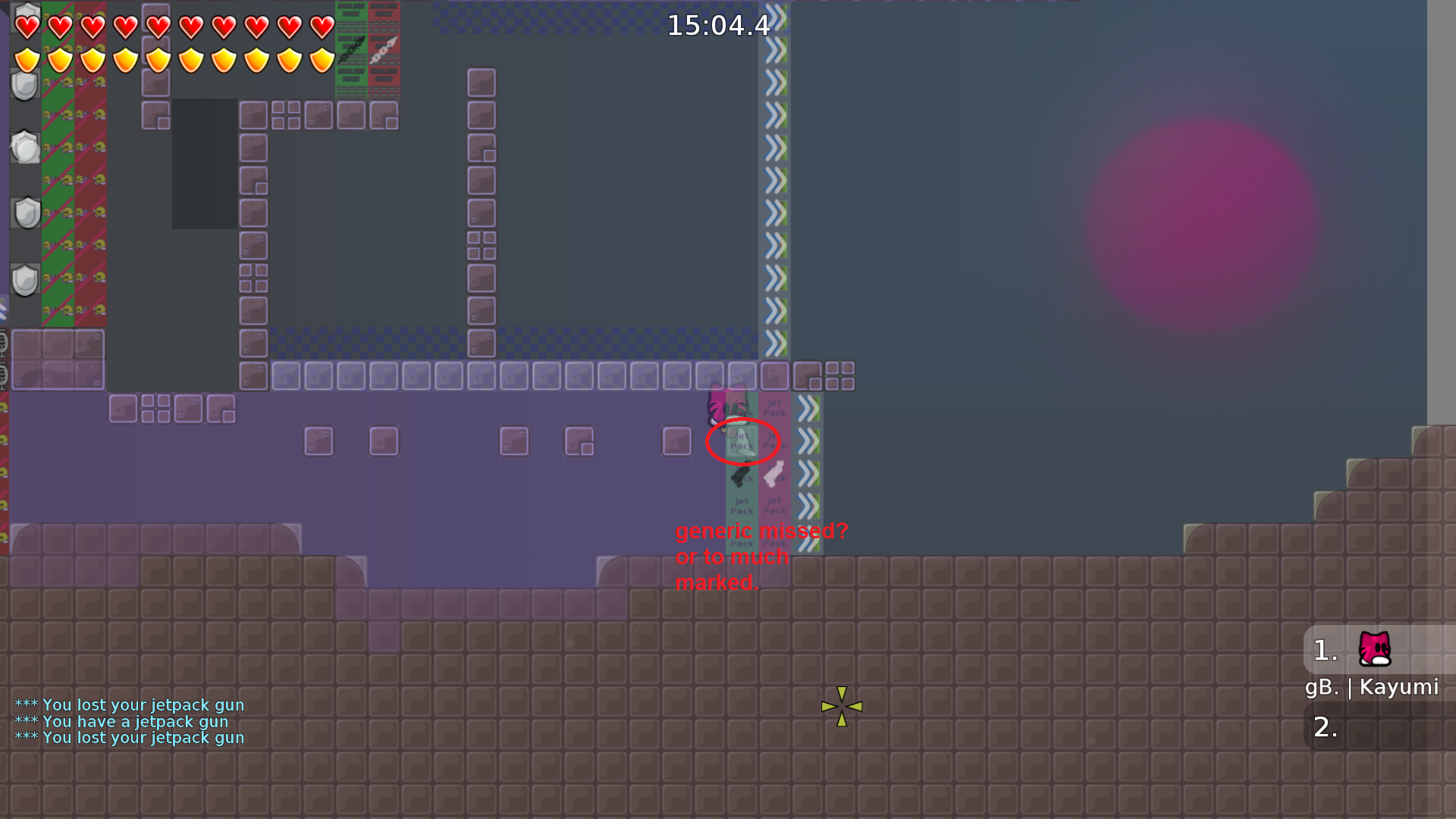Pick up the dark rifle weapon icon

(739, 475)
